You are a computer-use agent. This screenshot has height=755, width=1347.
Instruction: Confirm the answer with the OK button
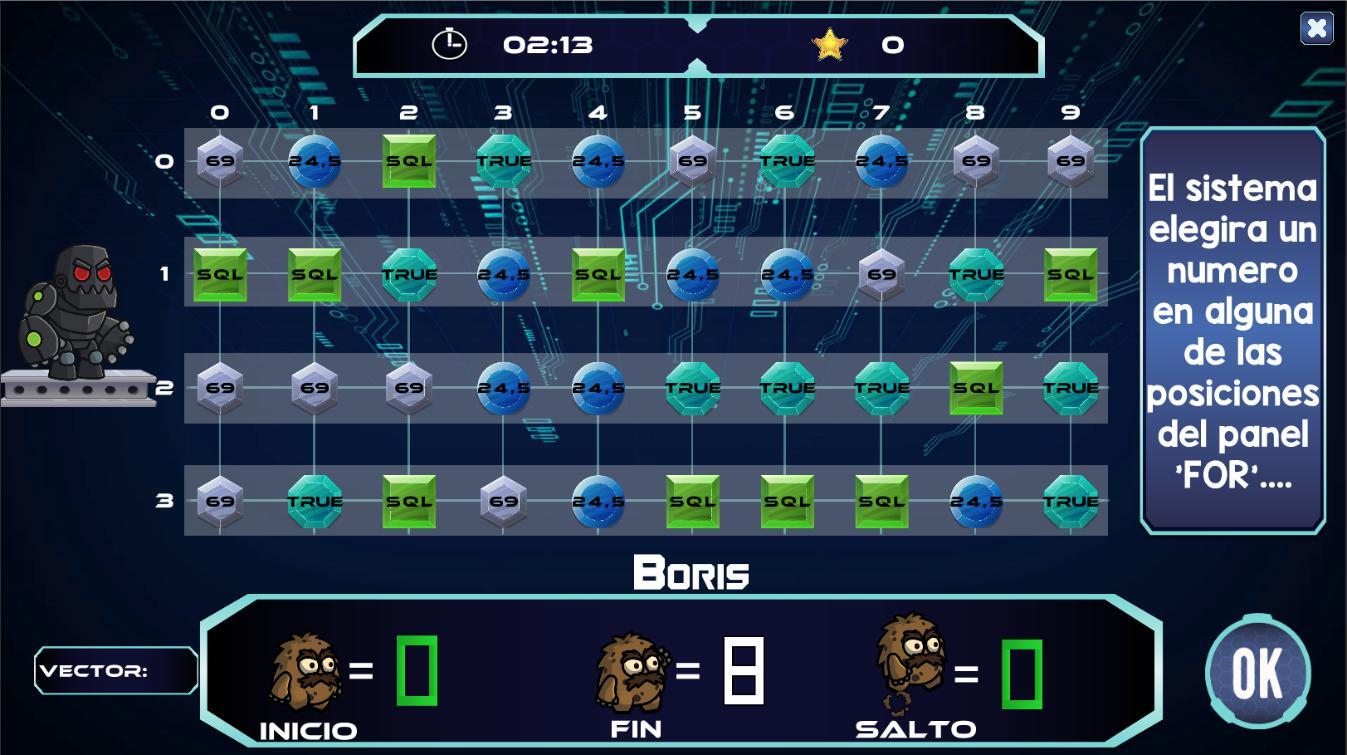(x=1257, y=672)
